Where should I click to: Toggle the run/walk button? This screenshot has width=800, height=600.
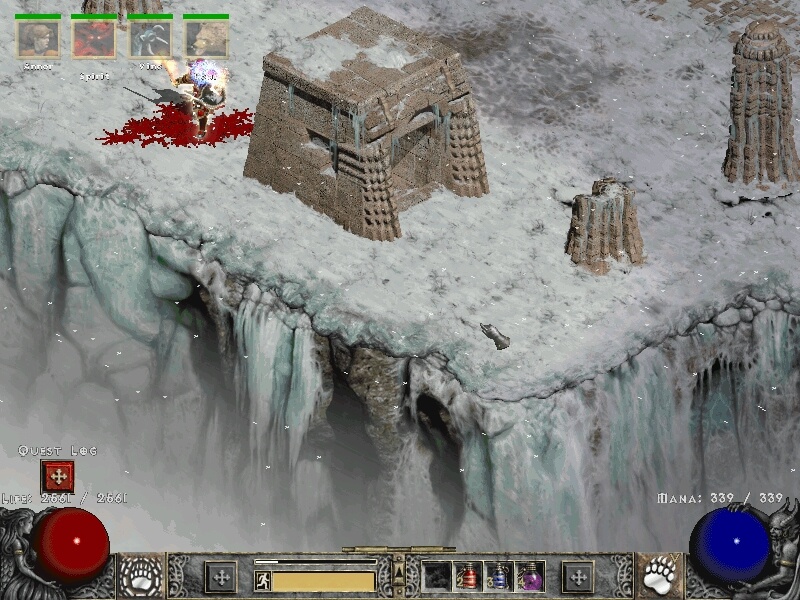(263, 580)
